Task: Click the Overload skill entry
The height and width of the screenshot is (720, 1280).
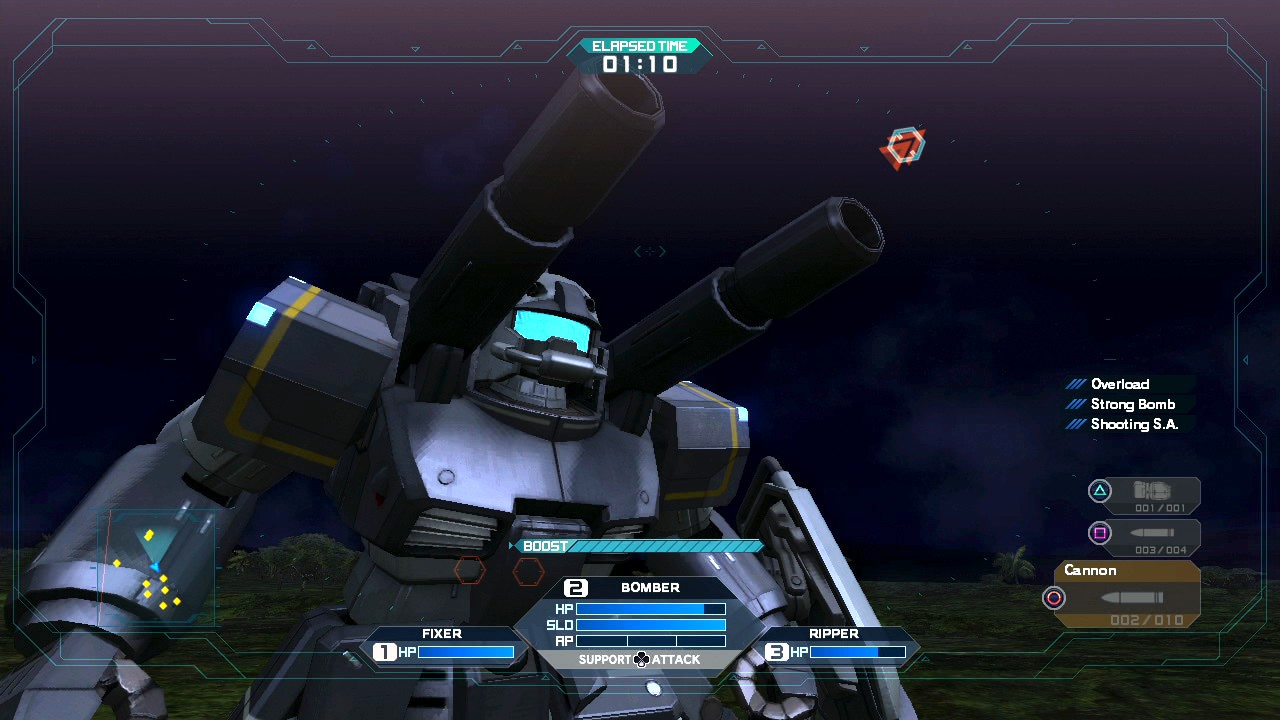Action: 1119,384
